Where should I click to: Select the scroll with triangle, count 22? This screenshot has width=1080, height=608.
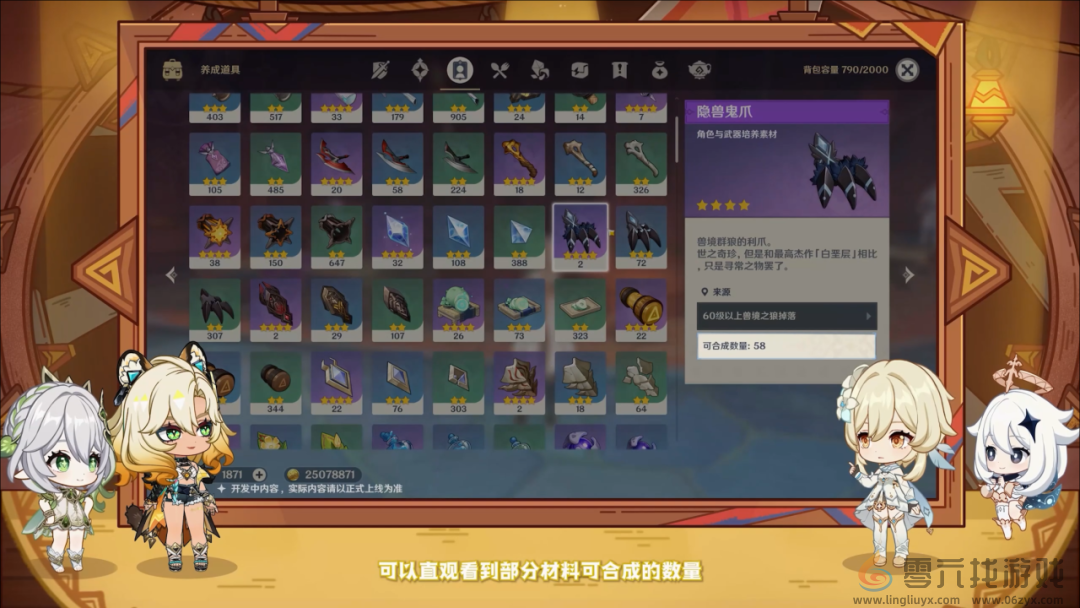641,310
